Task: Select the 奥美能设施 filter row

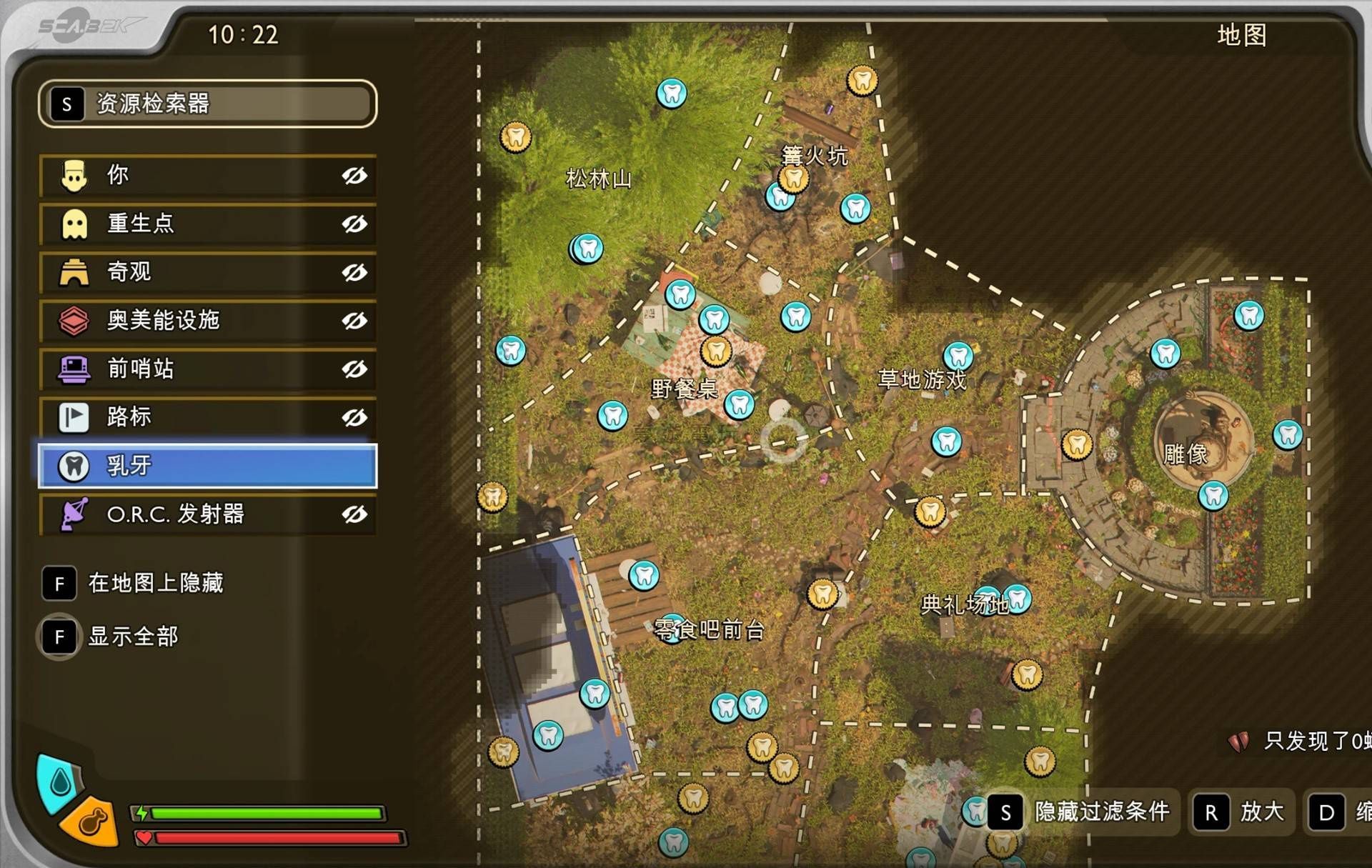Action: [x=207, y=321]
